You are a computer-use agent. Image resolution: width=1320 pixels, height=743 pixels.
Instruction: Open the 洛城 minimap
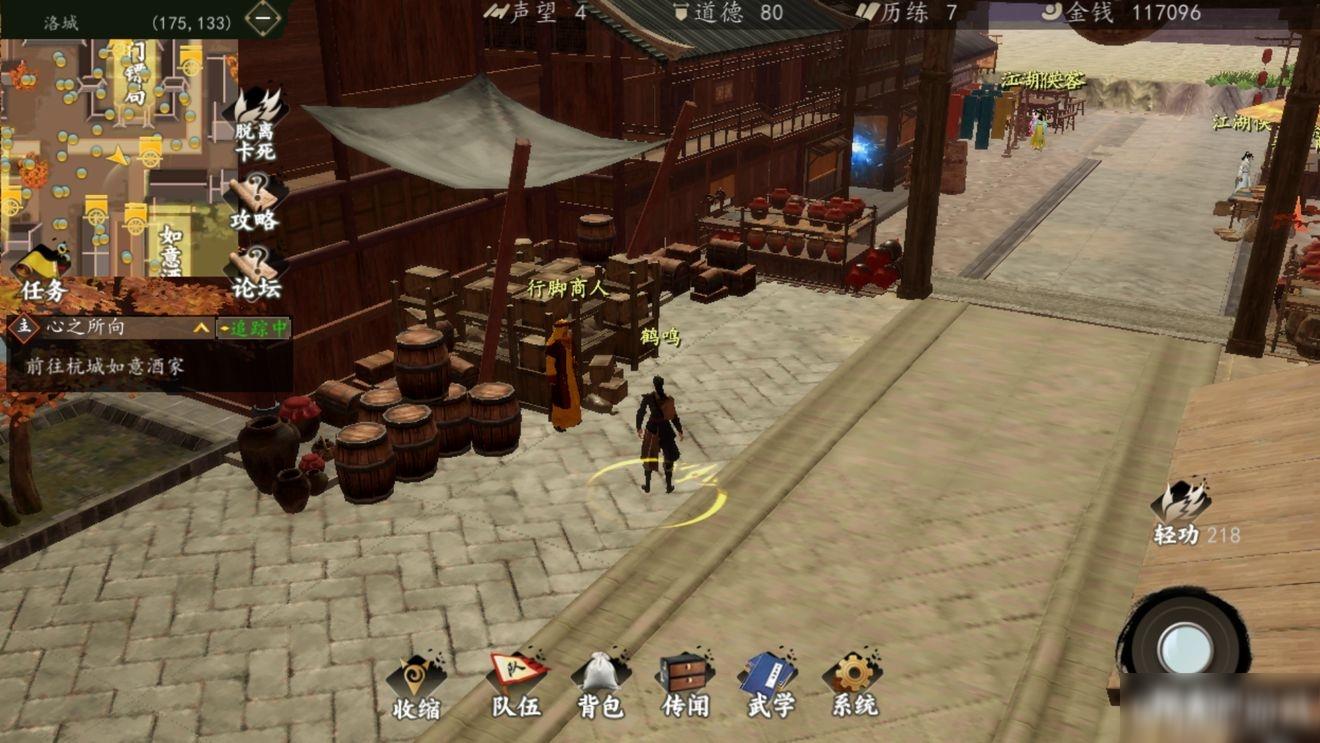110,150
